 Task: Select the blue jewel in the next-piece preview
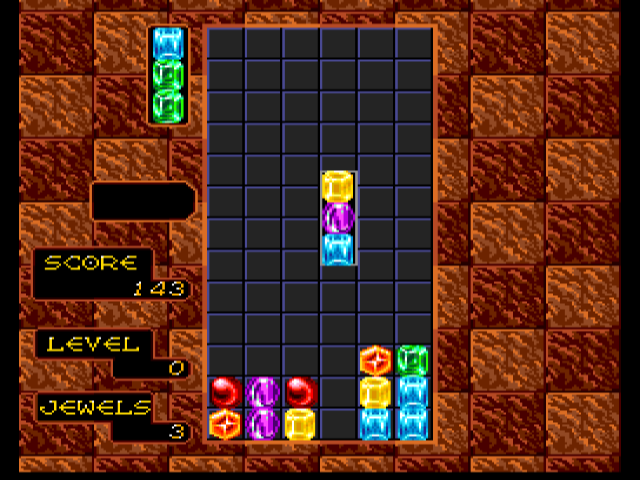pyautogui.click(x=169, y=43)
